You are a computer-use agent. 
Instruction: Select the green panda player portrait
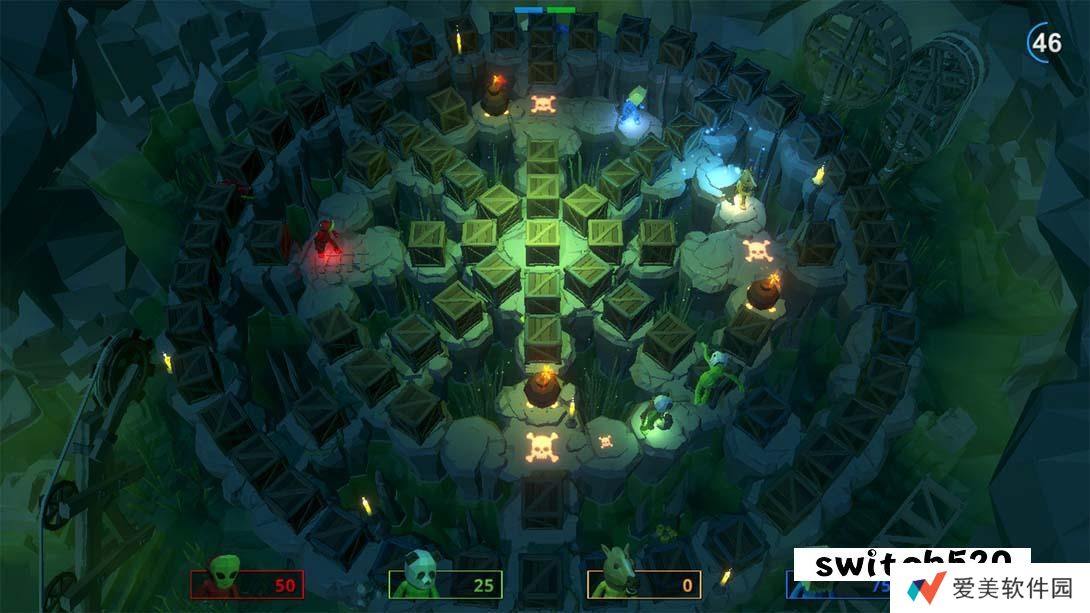tap(419, 578)
